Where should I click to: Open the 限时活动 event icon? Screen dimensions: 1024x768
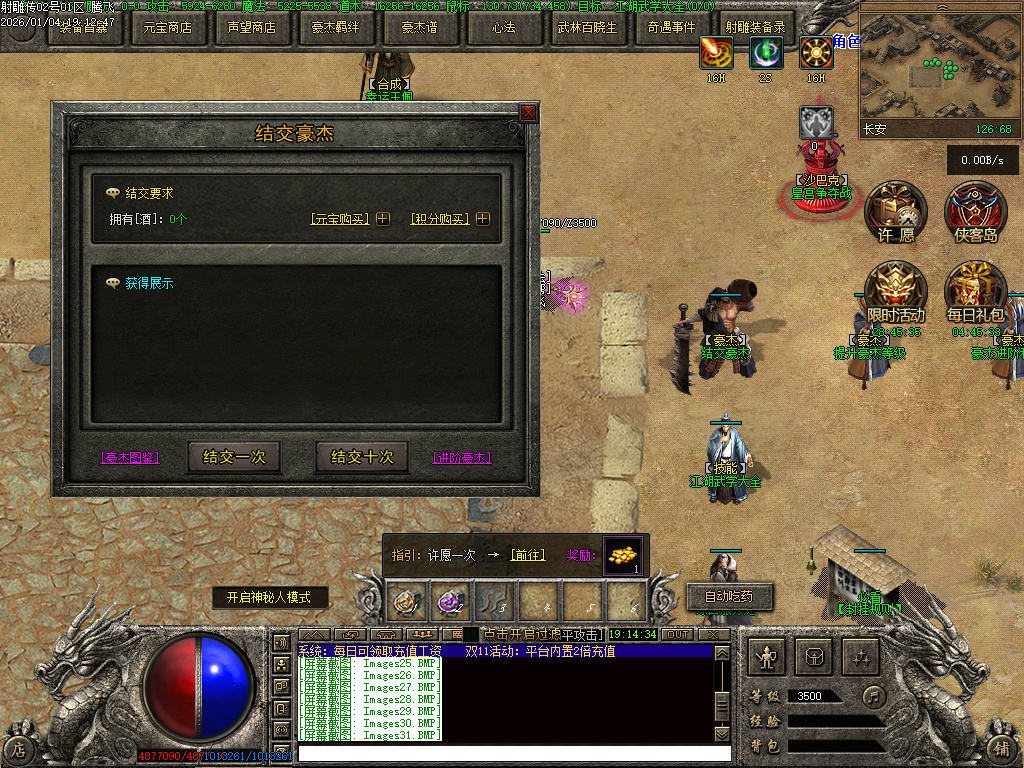pos(896,290)
